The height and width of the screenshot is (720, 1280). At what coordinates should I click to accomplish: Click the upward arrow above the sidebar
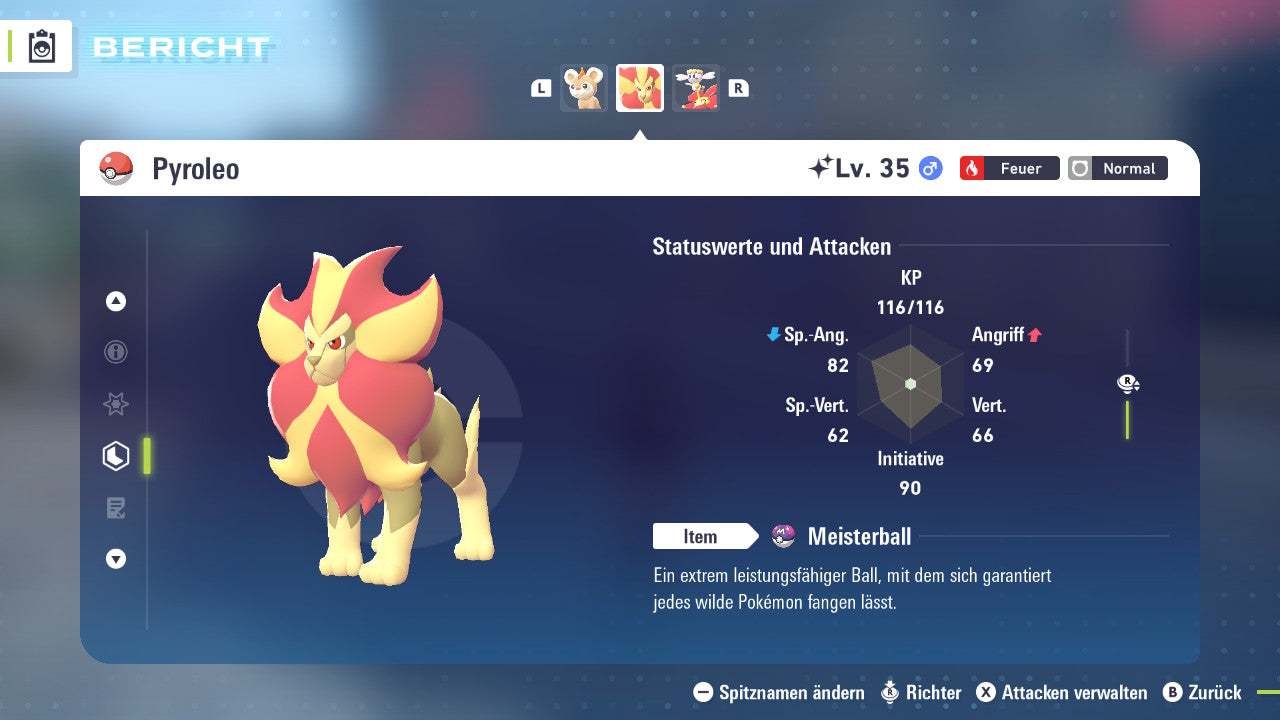click(x=115, y=301)
